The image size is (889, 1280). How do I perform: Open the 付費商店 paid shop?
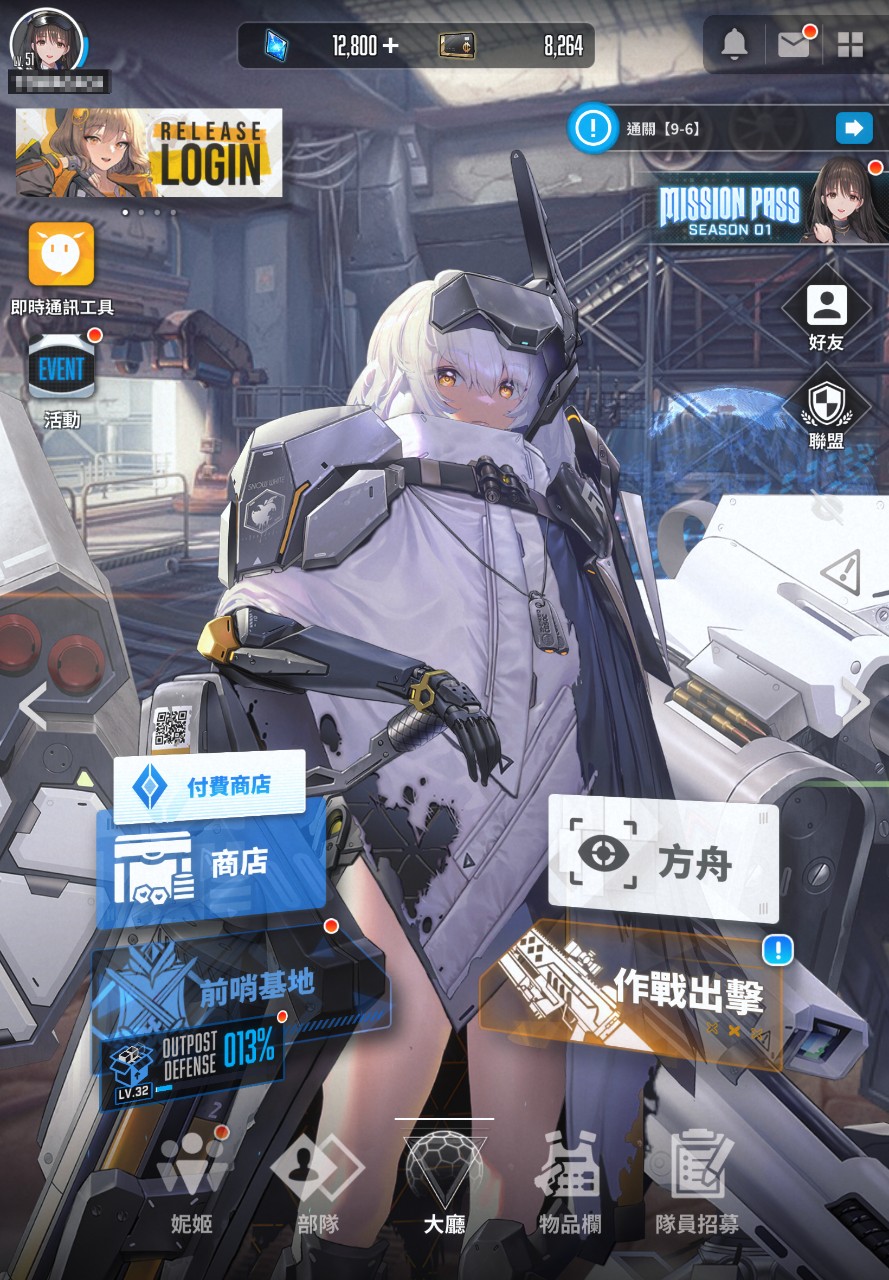(x=210, y=786)
